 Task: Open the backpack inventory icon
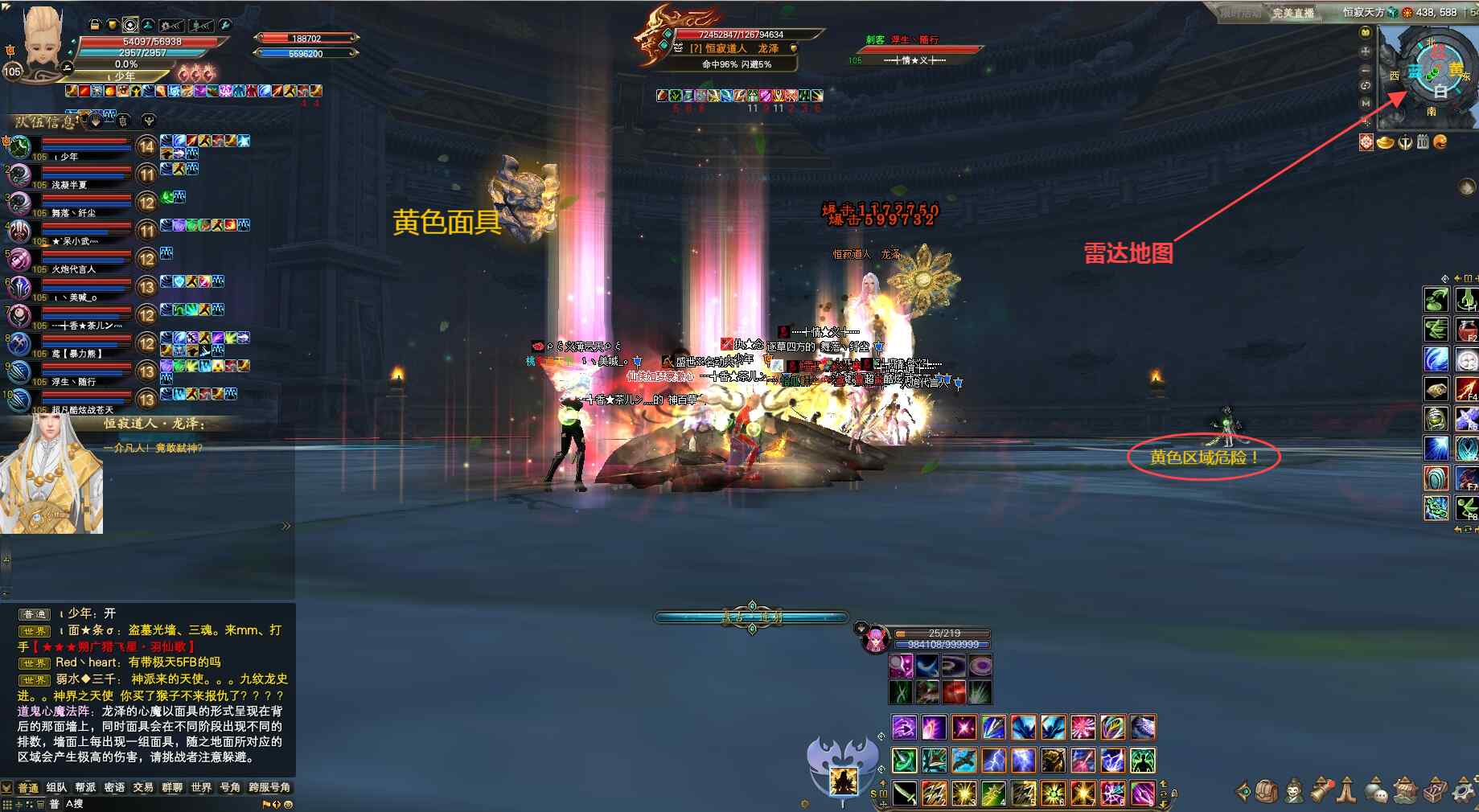[x=1266, y=791]
